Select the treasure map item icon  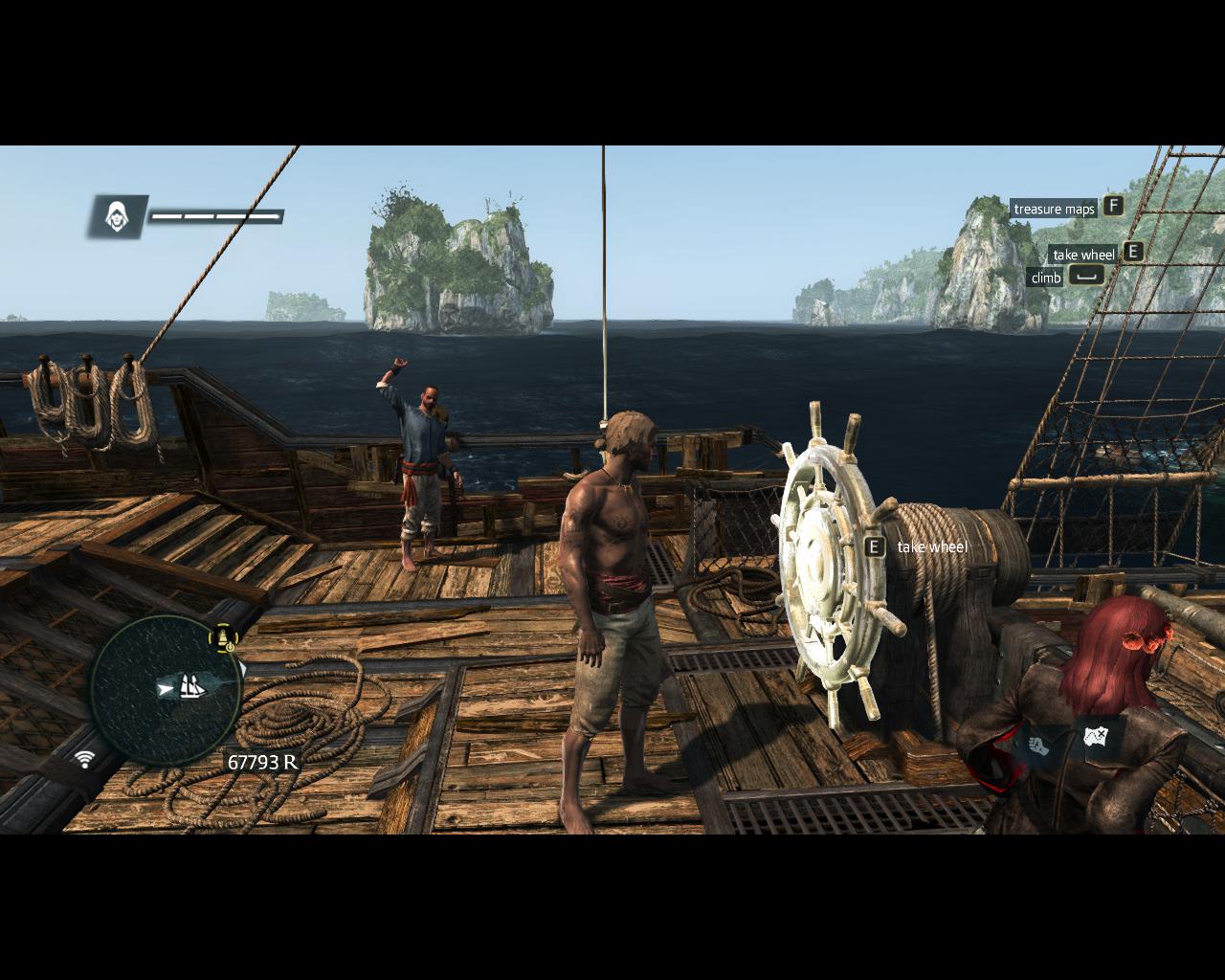[1096, 737]
